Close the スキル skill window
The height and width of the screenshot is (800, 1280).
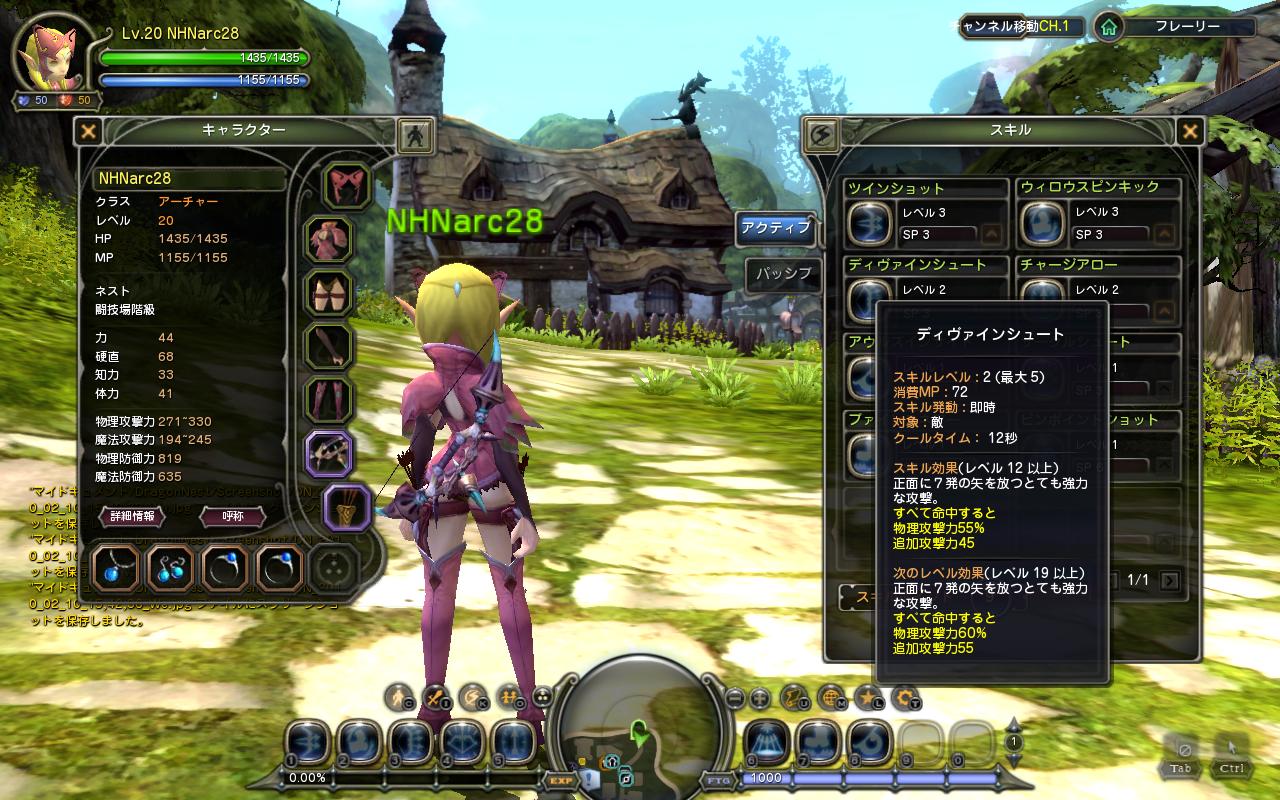pyautogui.click(x=1189, y=131)
